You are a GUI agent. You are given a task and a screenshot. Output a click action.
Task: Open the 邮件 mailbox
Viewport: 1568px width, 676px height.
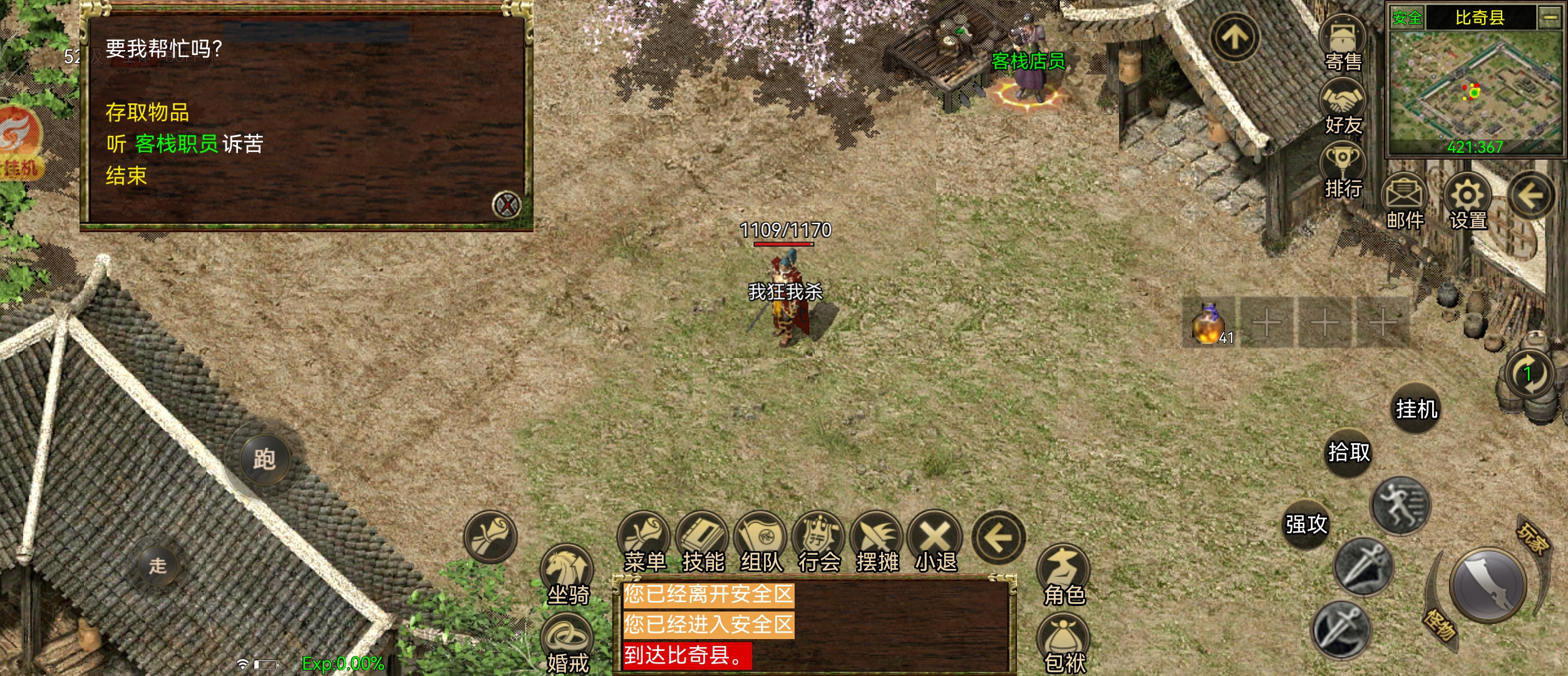coord(1405,200)
